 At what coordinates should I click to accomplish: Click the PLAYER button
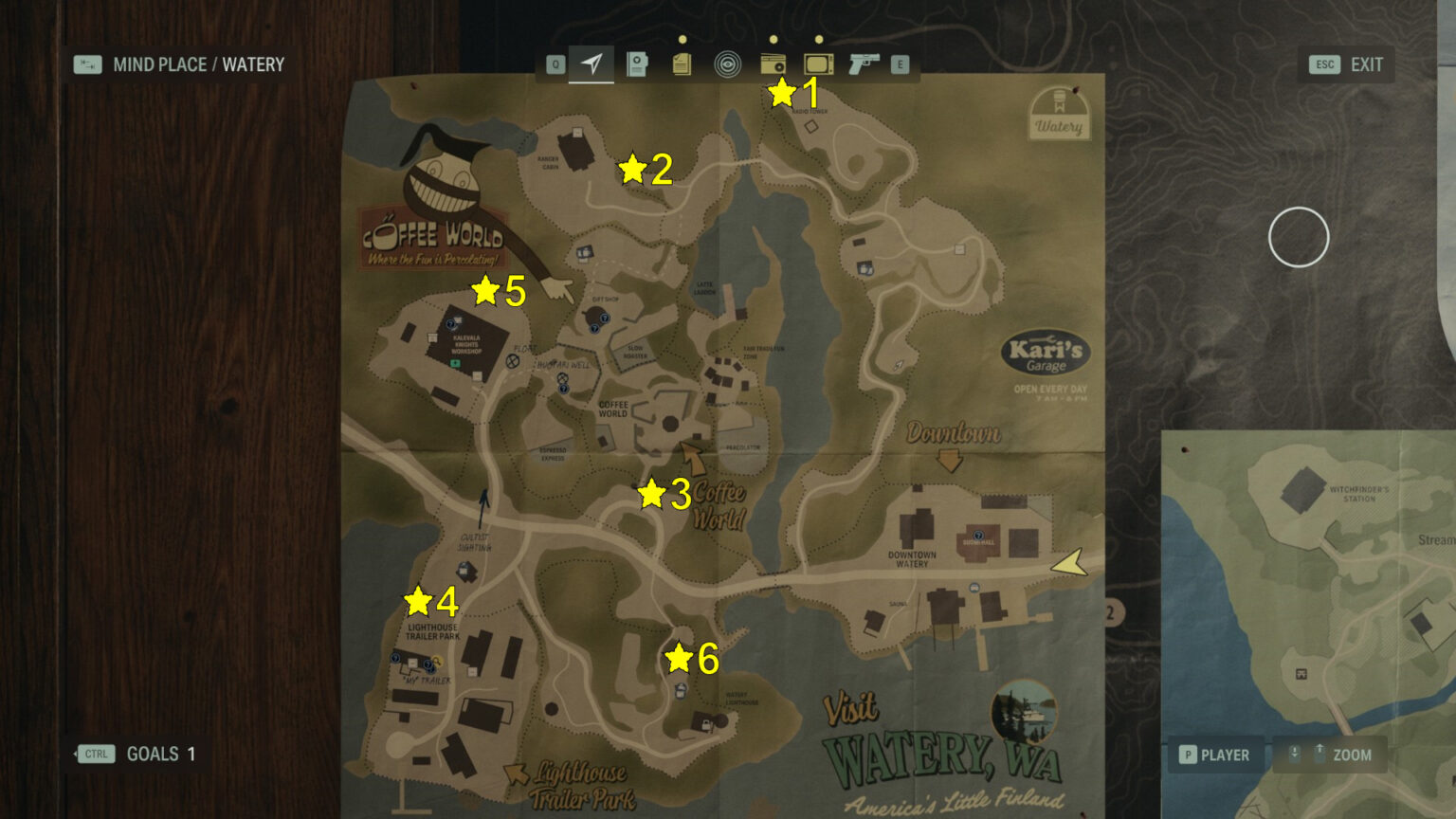pyautogui.click(x=1214, y=755)
